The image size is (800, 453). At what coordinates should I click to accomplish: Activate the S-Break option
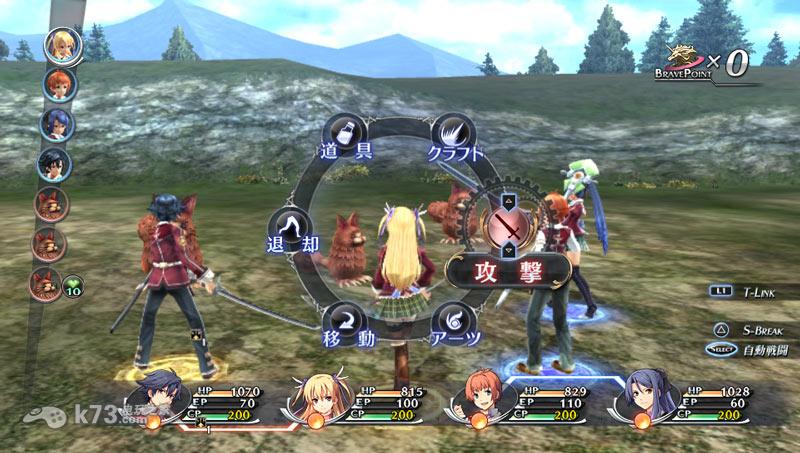[757, 329]
